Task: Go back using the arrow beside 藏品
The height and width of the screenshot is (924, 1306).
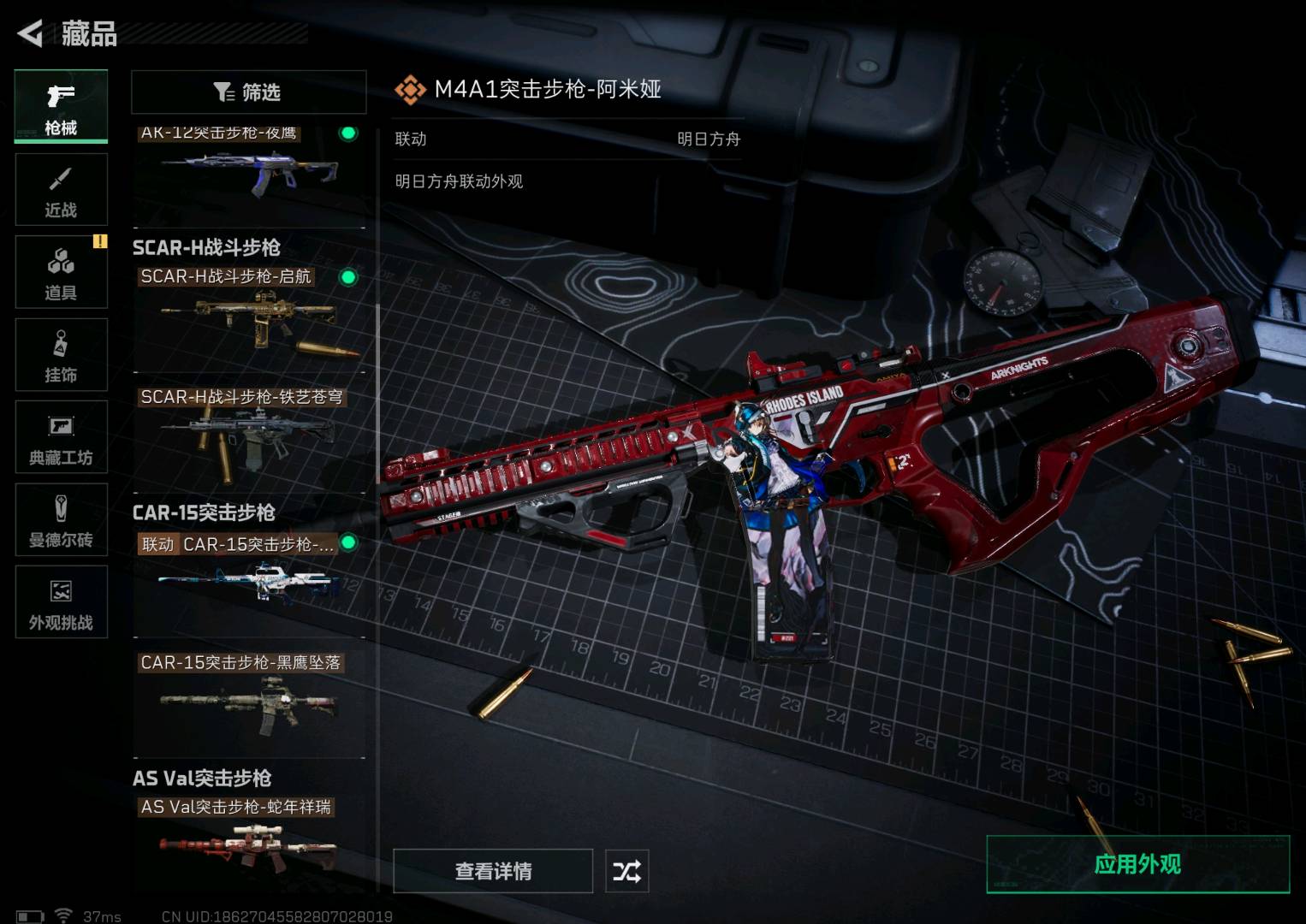Action: 31,34
